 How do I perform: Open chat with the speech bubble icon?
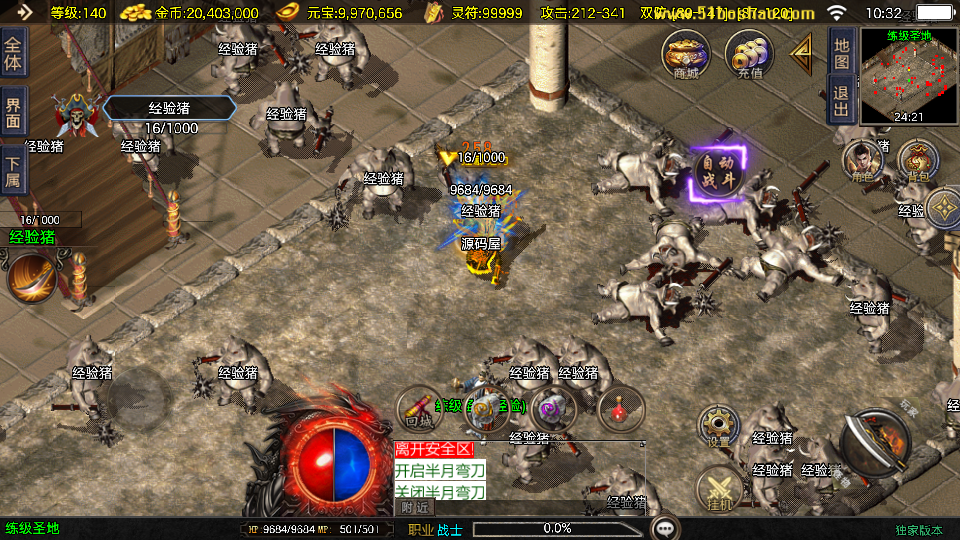(665, 527)
